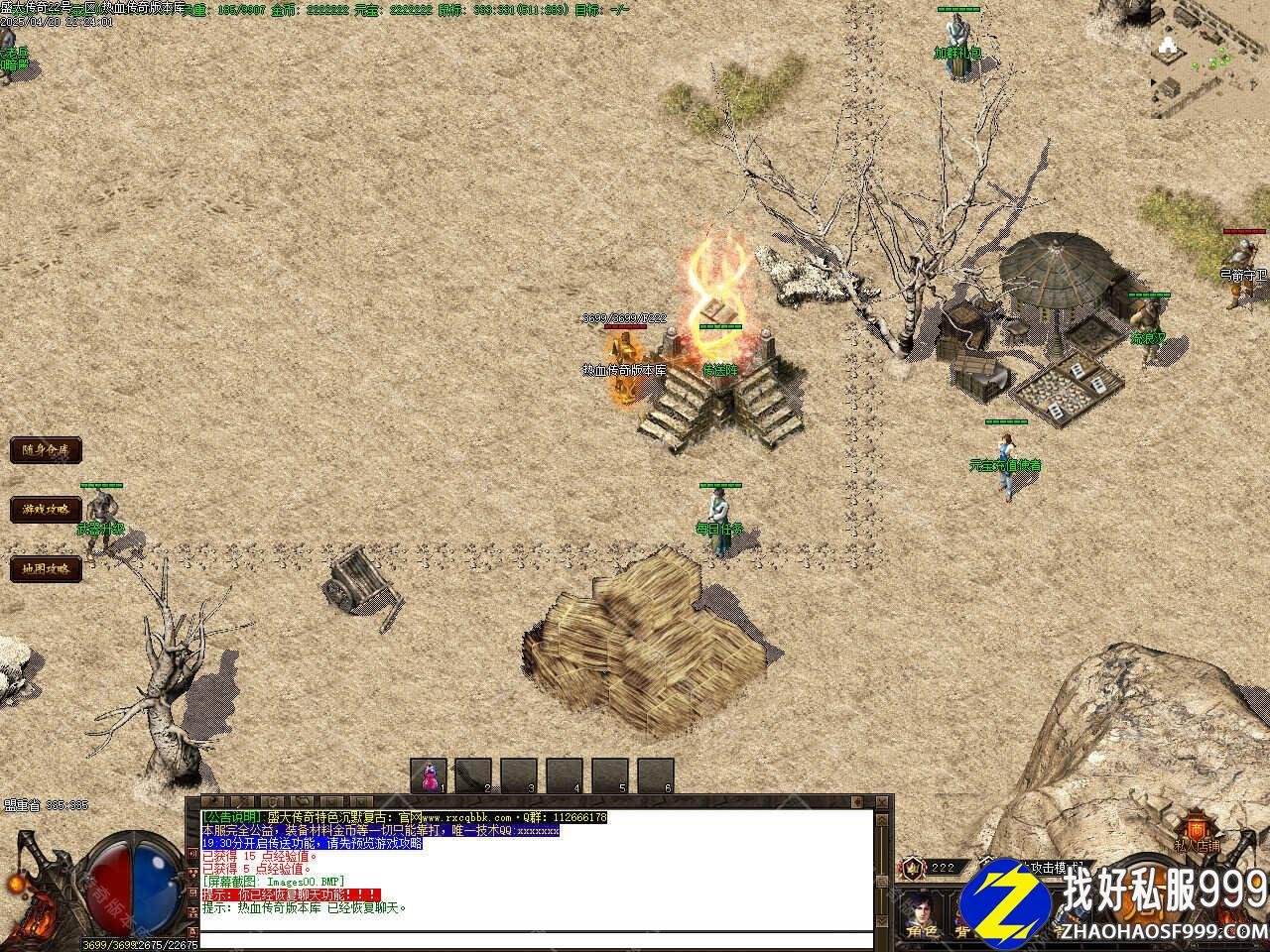Use the pink potion in hotbar slot 1
Viewport: 1270px width, 952px height.
430,775
